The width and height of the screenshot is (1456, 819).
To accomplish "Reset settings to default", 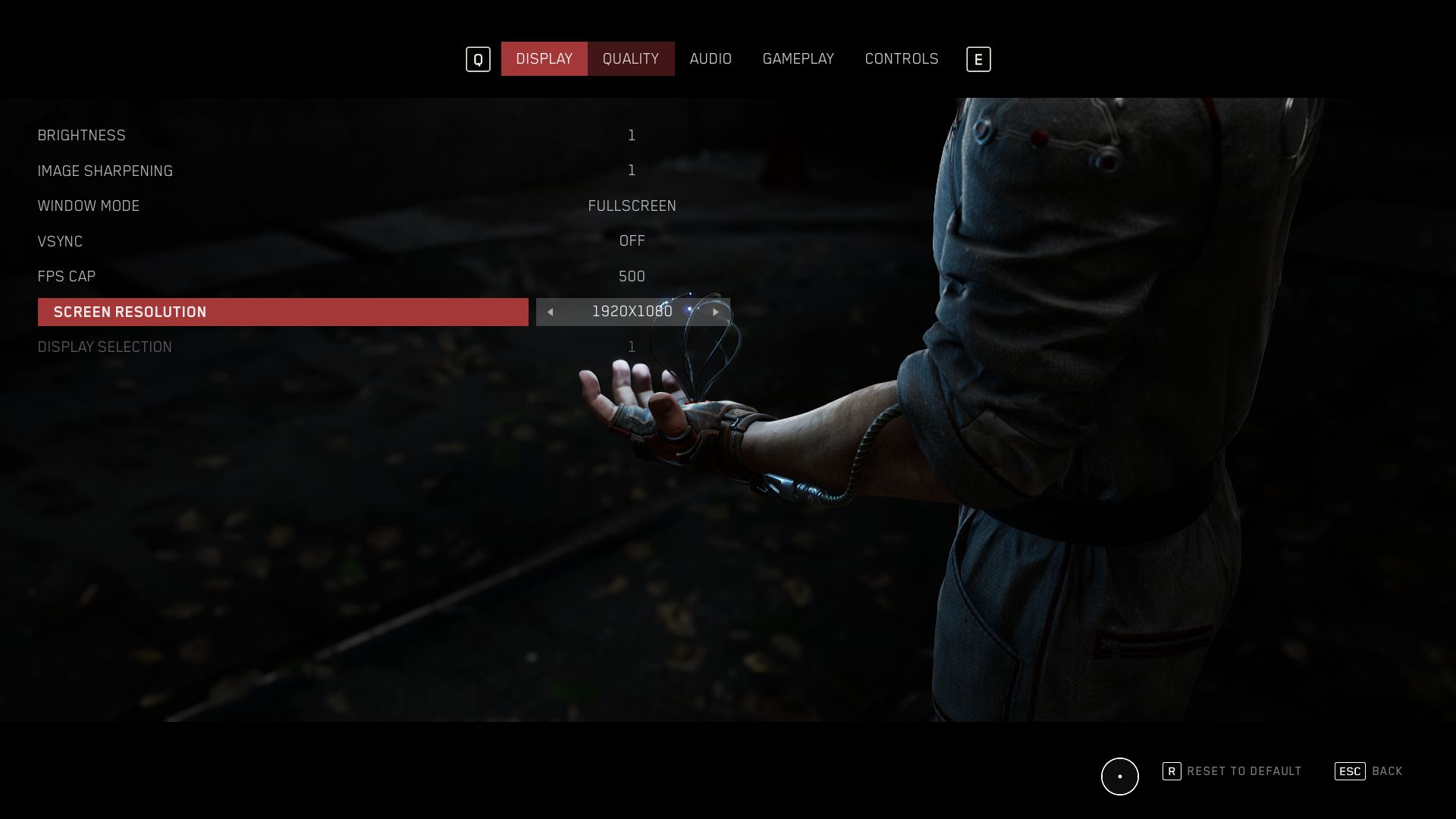I will coord(1232,771).
